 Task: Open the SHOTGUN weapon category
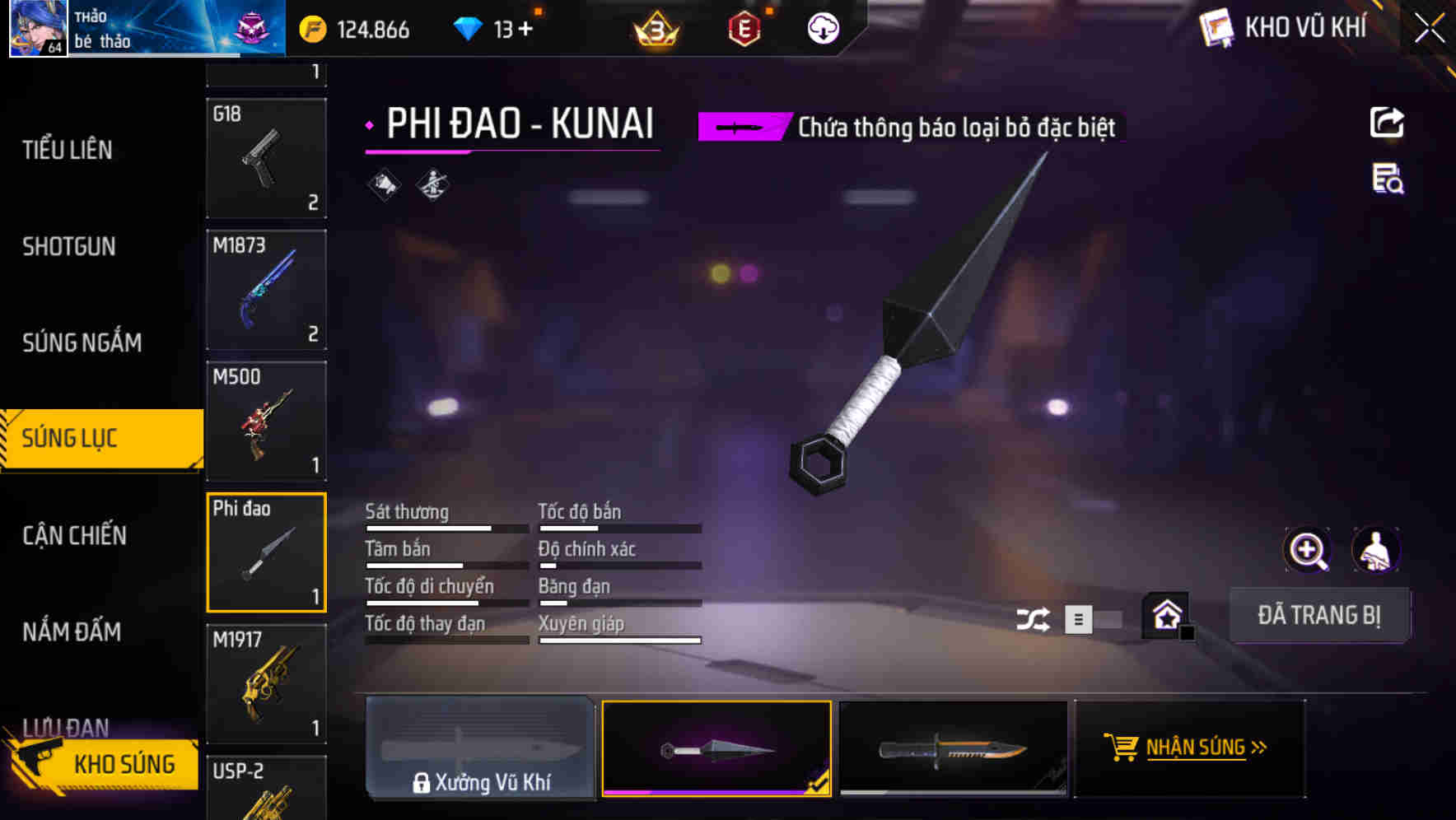tap(69, 246)
